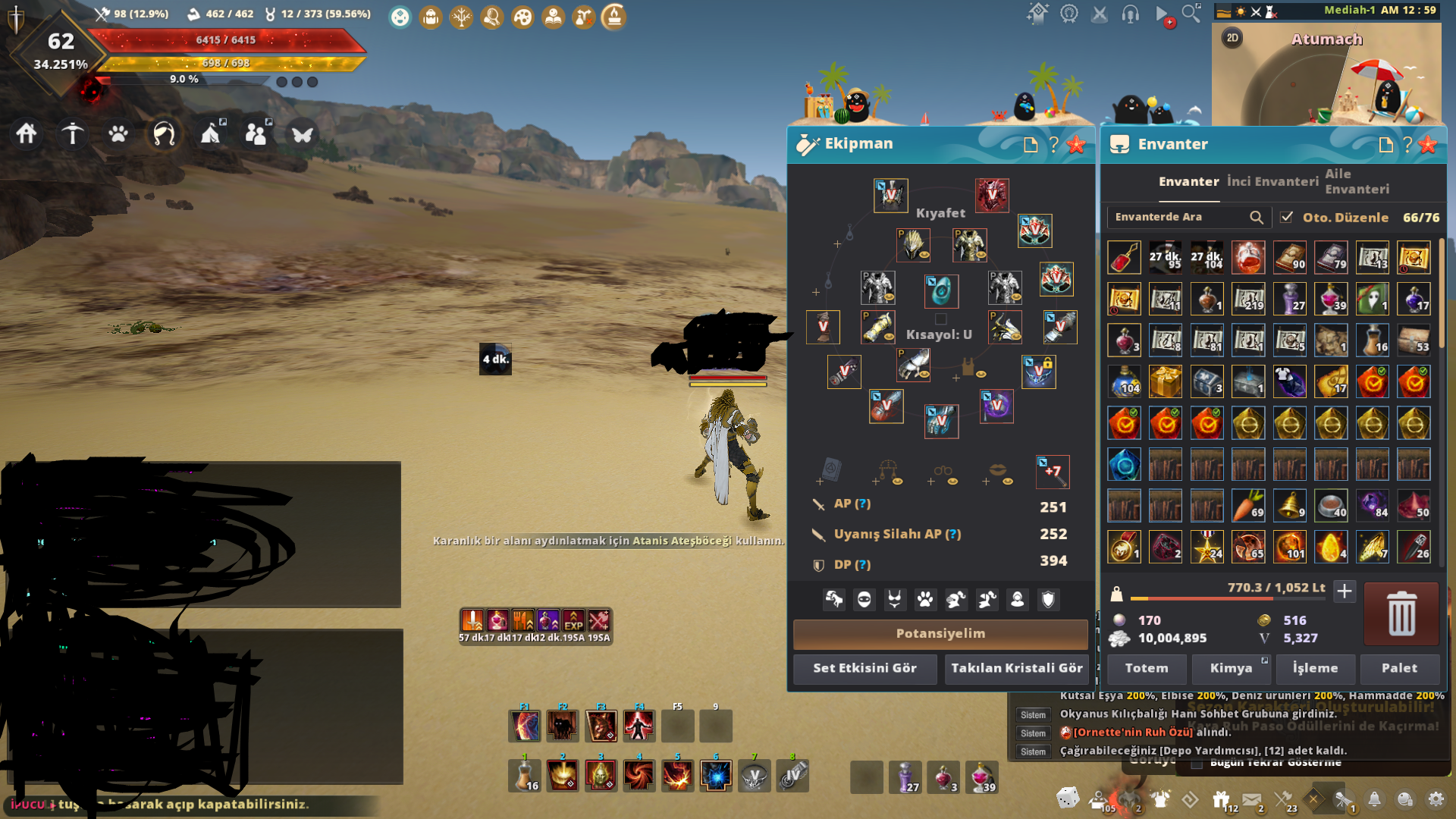Select the pet paw filter in Ekipman panel
This screenshot has width=1456, height=819.
(x=926, y=600)
